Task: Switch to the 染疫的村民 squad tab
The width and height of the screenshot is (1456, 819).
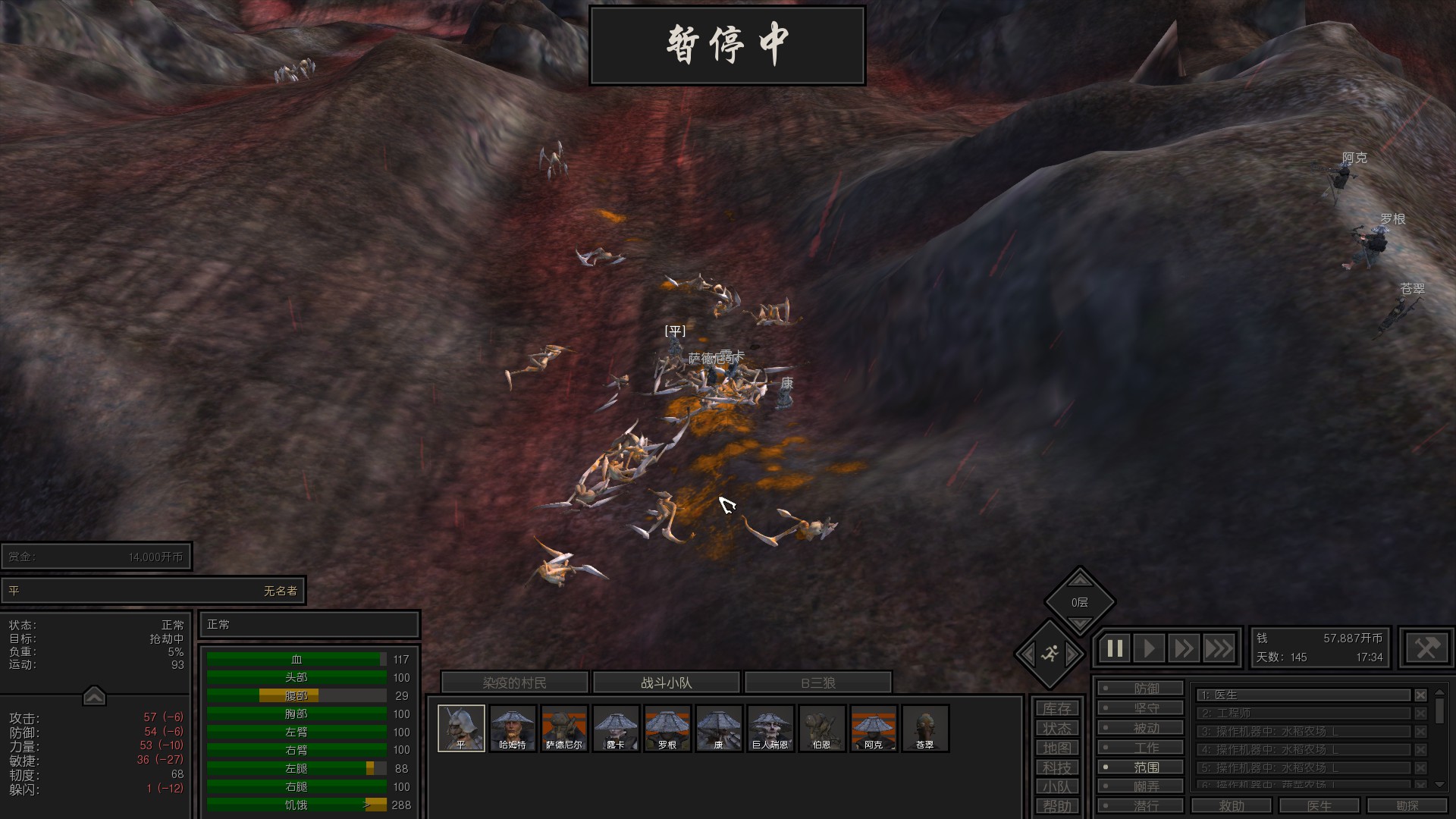Action: (x=514, y=682)
